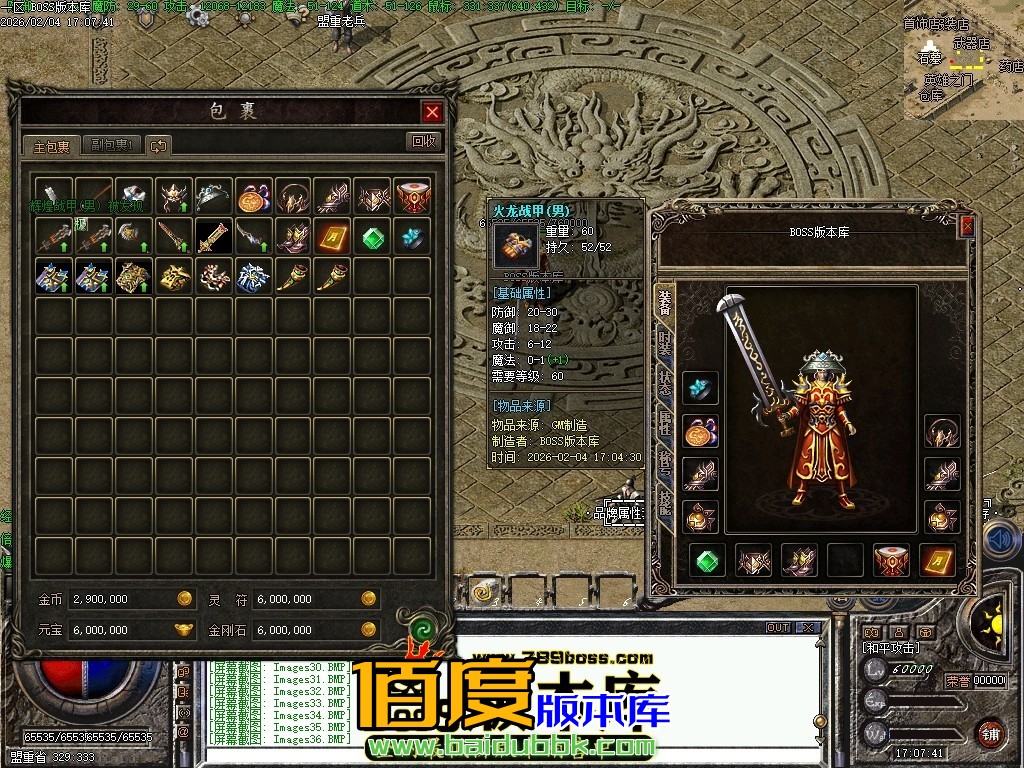Image resolution: width=1024 pixels, height=768 pixels.
Task: Click the 回收 recycle button
Action: [x=425, y=142]
